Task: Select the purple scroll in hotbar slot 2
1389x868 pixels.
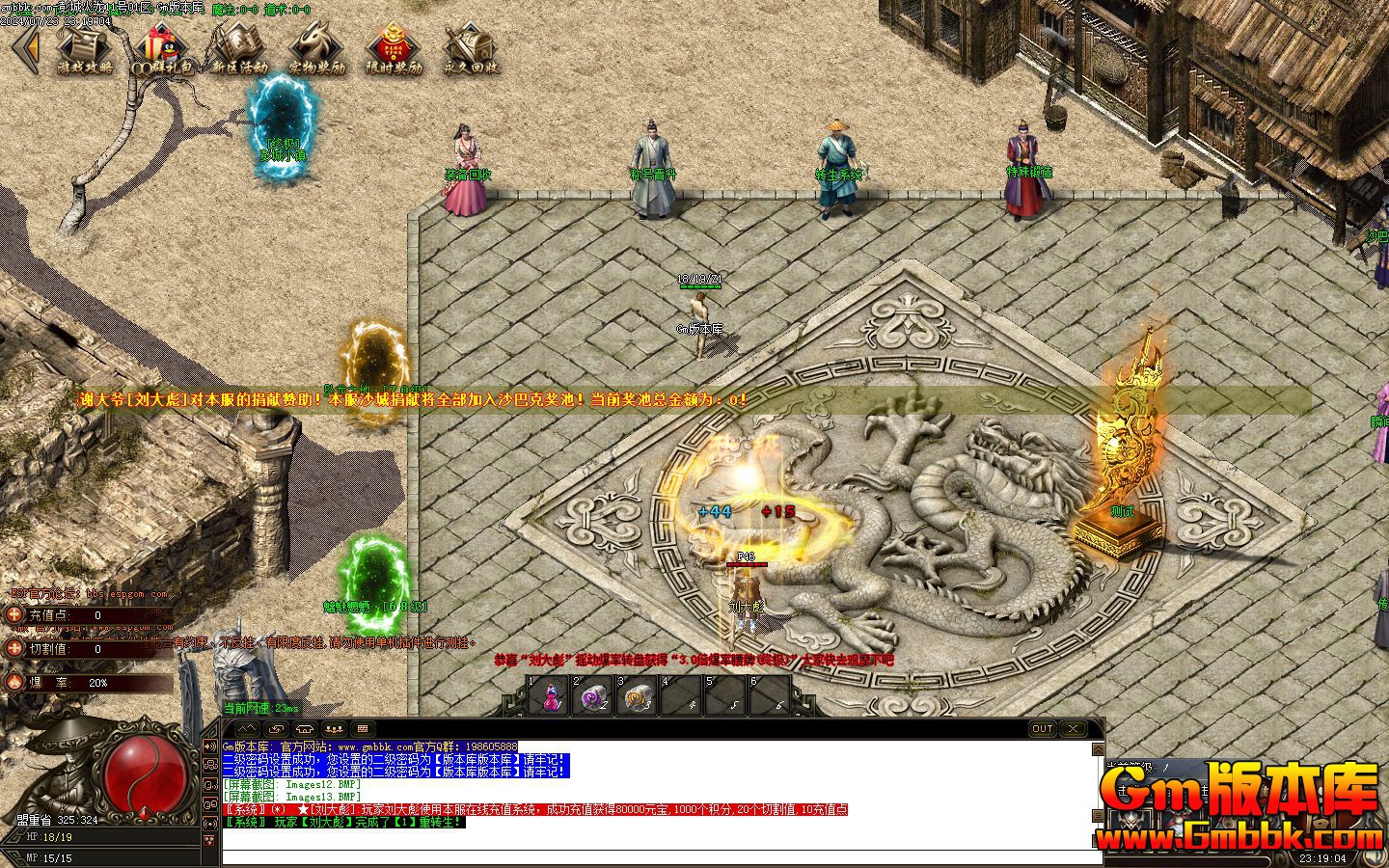Action: tap(592, 695)
